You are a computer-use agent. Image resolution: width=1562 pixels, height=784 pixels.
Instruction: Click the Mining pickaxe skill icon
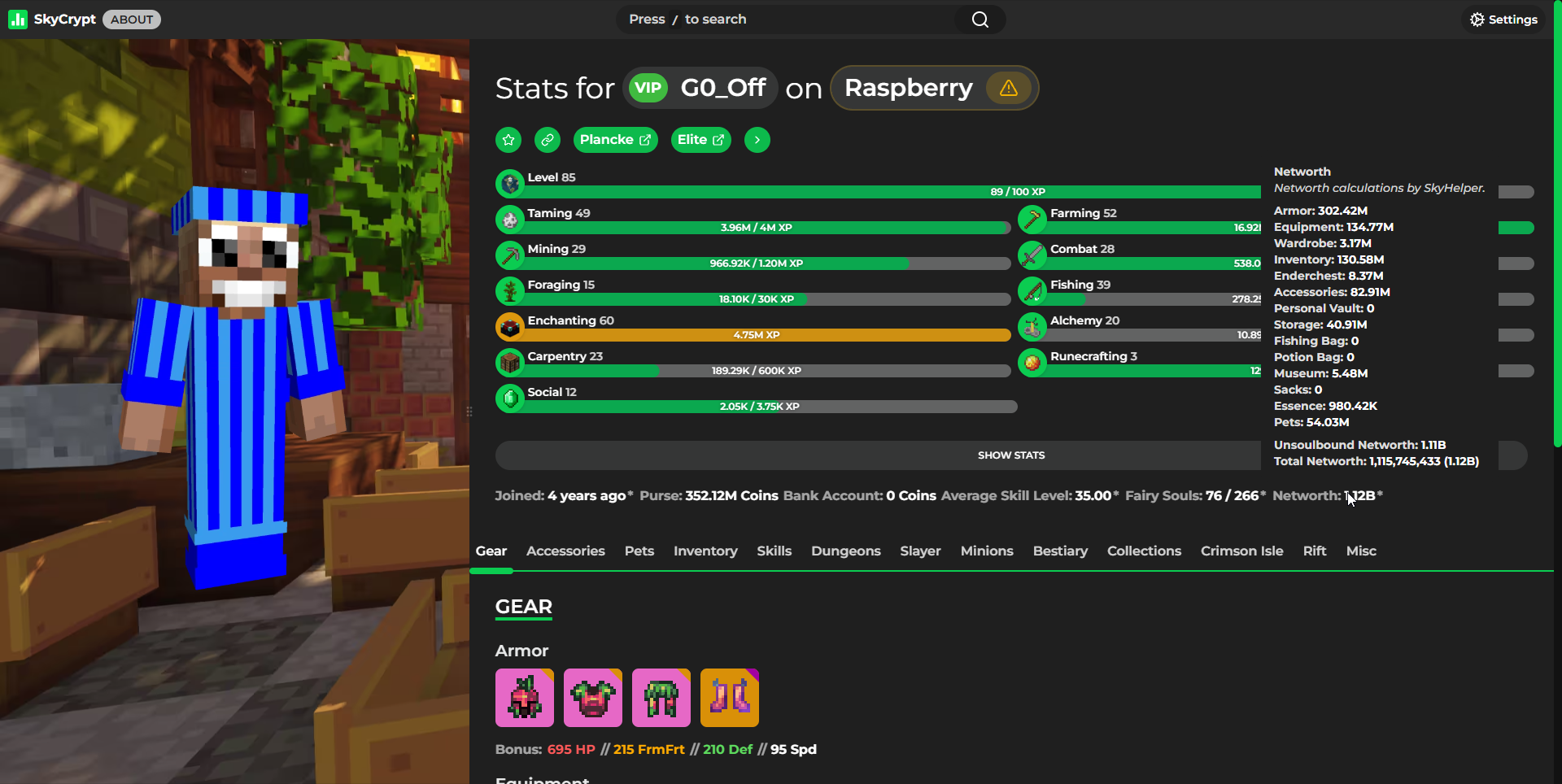pos(510,255)
